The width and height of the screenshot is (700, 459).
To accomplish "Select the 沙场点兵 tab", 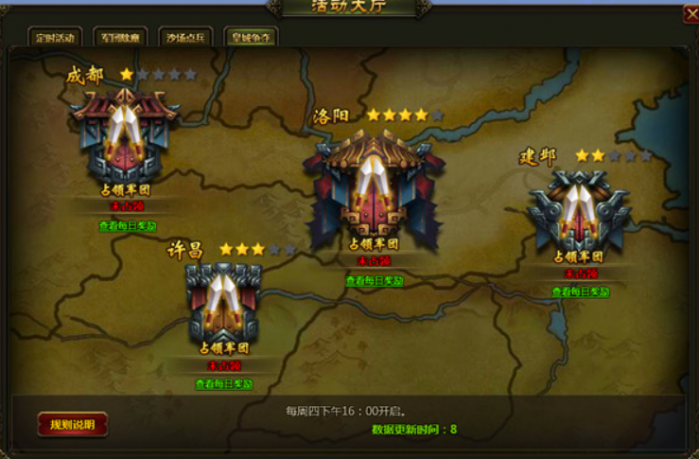I will point(187,38).
